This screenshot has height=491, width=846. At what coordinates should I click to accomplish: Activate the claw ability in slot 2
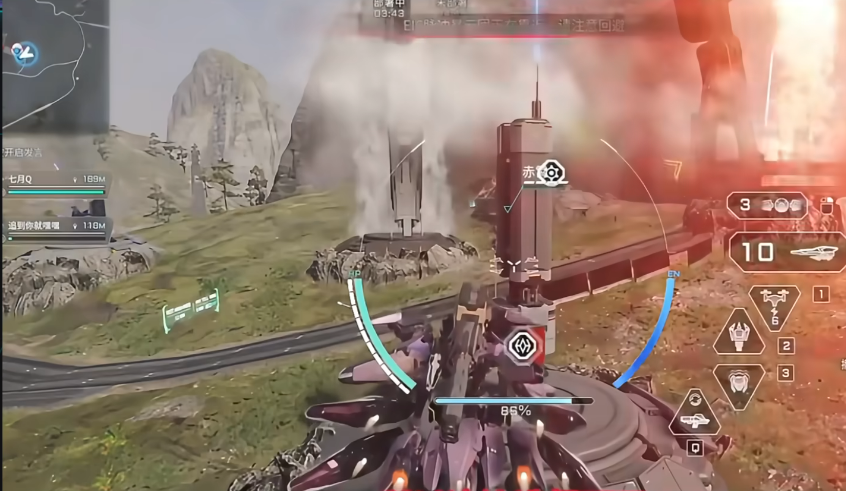[740, 331]
